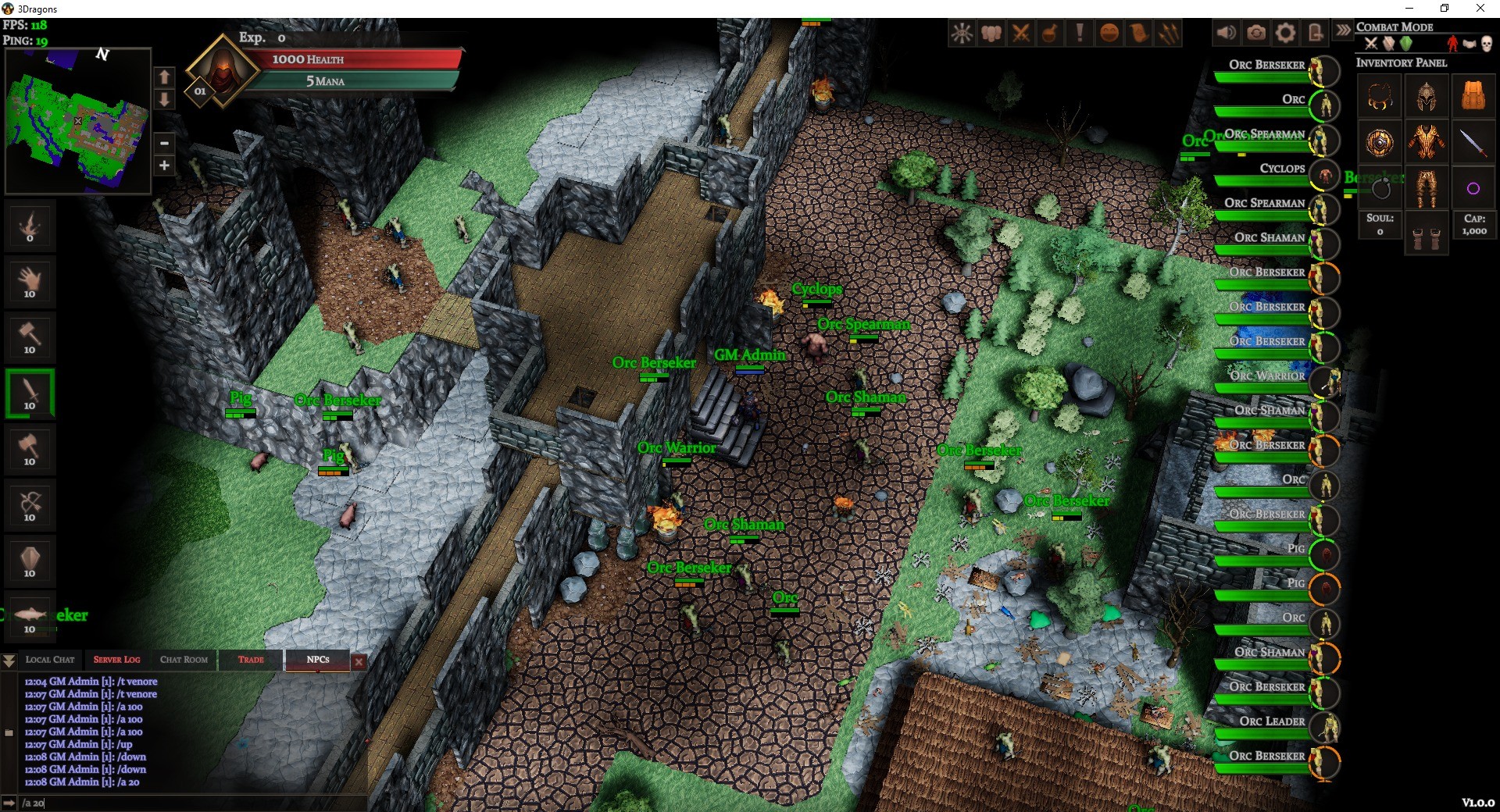
Task: Open the potion icon on the top toolbar
Action: click(1049, 33)
